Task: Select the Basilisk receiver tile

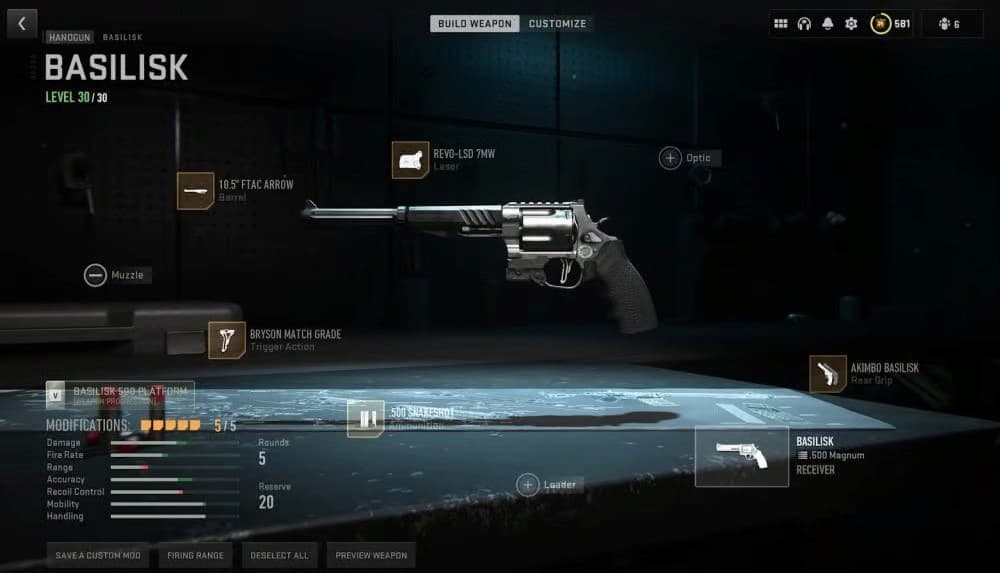Action: pyautogui.click(x=741, y=456)
